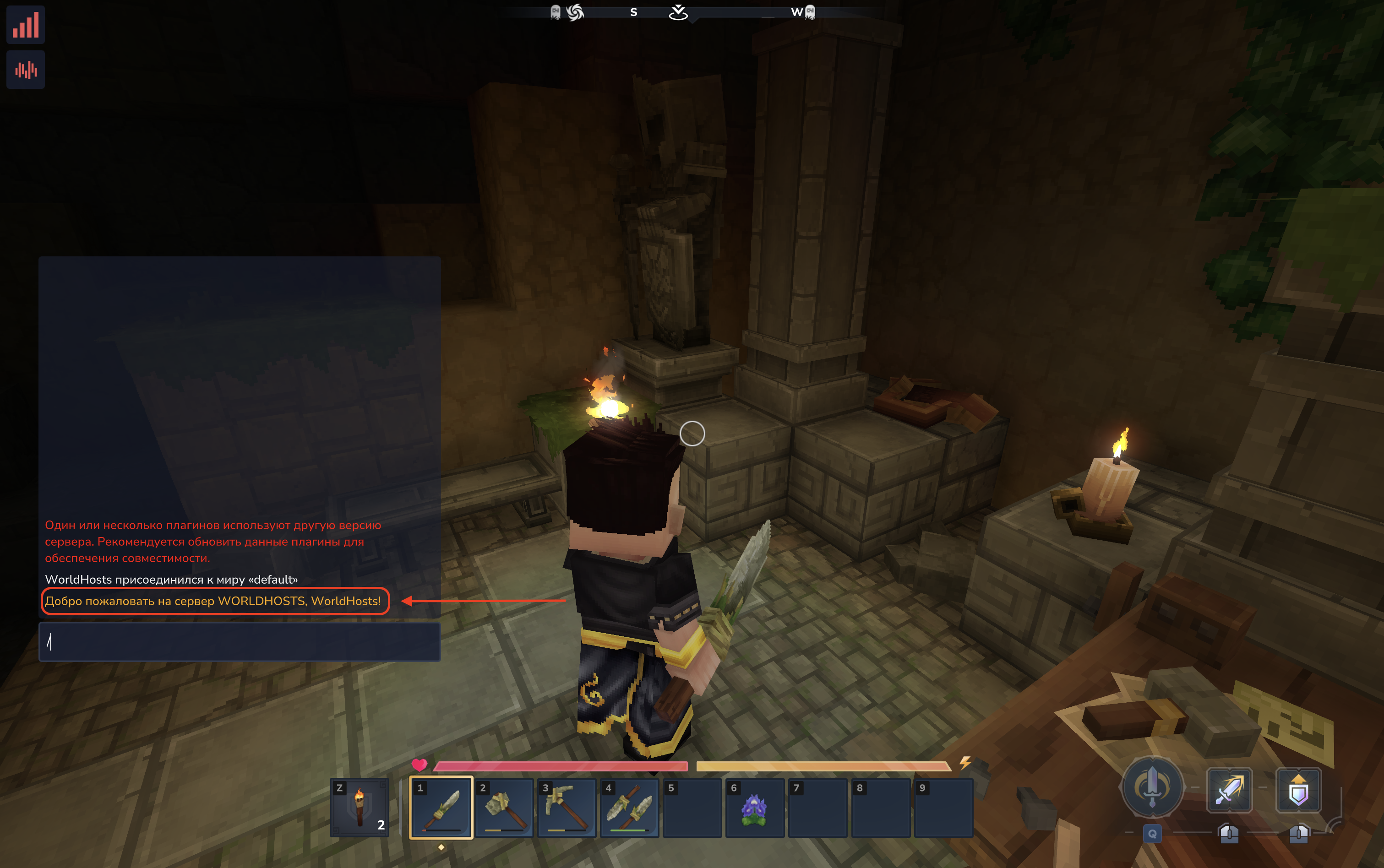
Task: Click the red audio waveform icon
Action: coord(26,70)
